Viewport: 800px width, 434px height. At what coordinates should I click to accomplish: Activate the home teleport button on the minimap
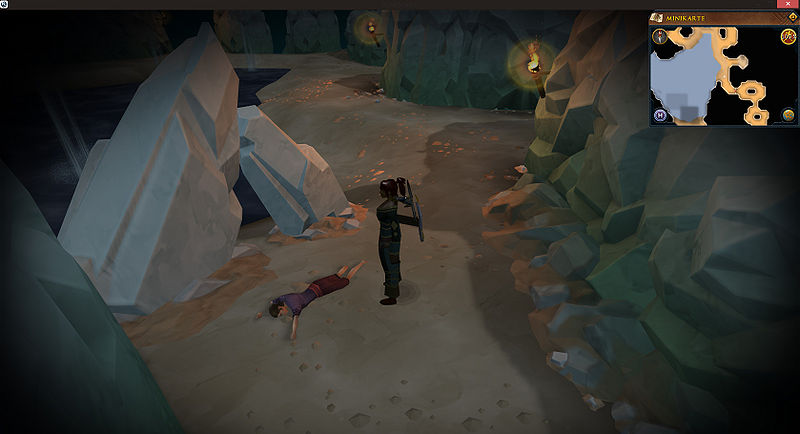(x=661, y=115)
